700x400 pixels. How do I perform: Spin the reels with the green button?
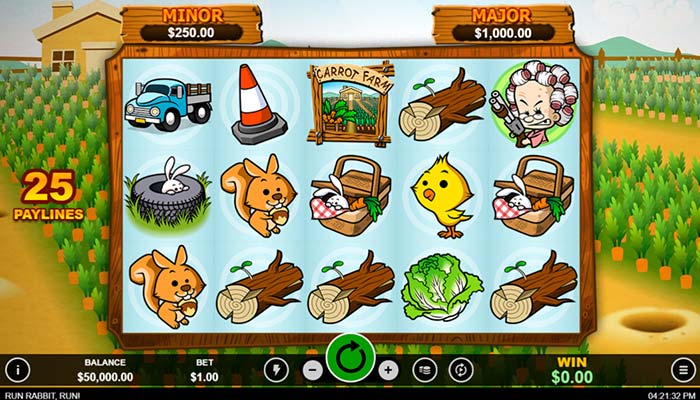[x=350, y=358]
